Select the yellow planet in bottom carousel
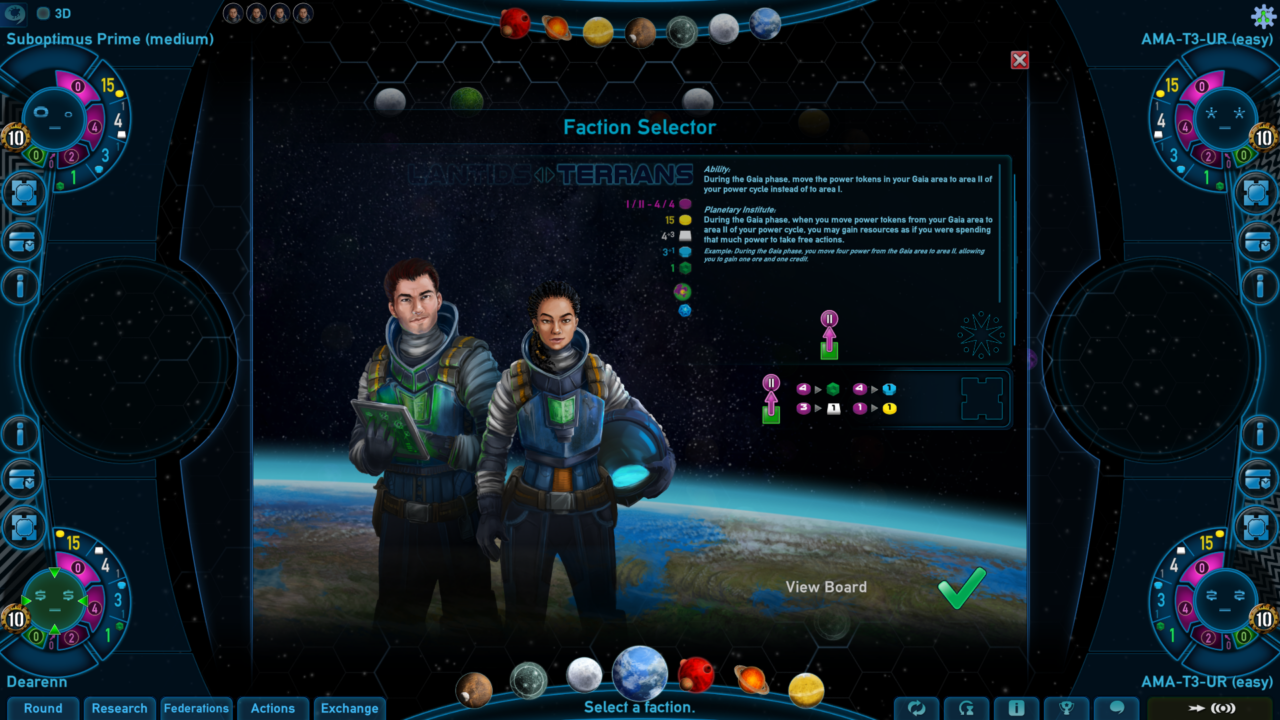The image size is (1280, 720). [806, 689]
